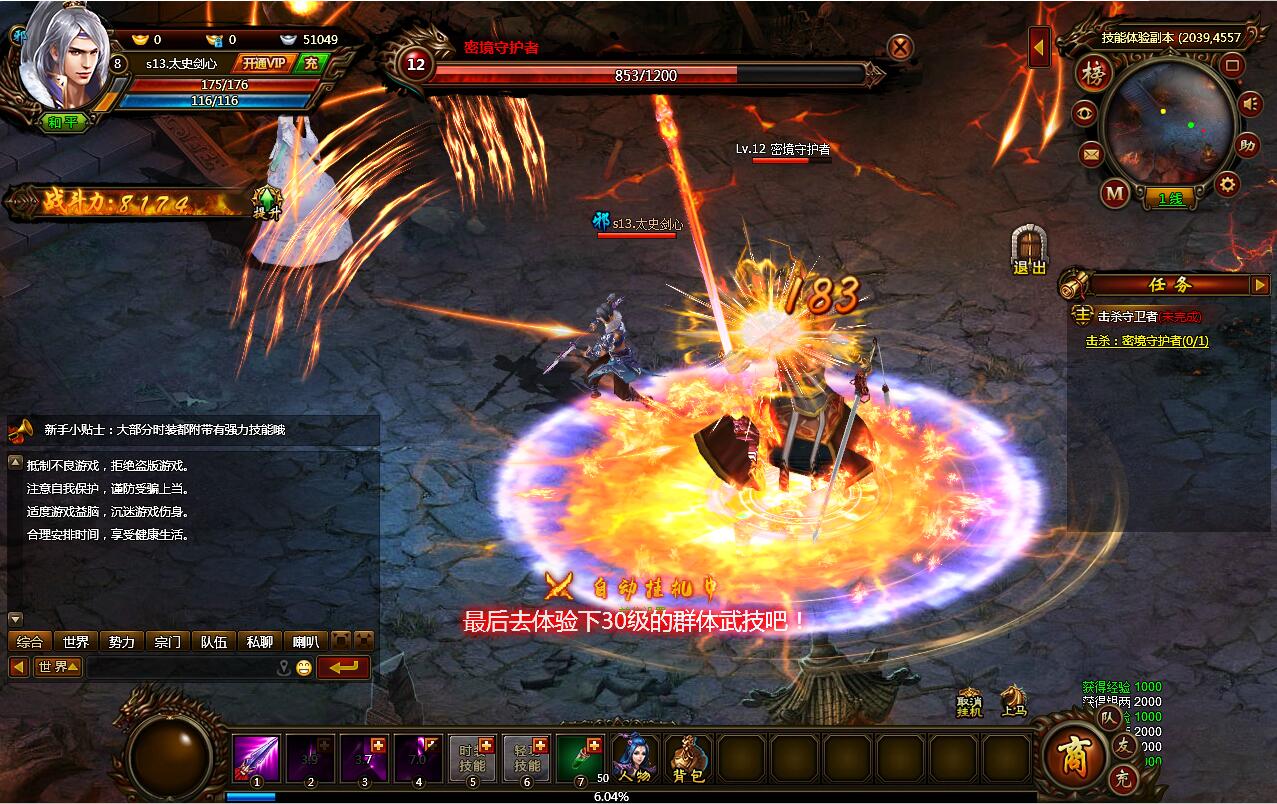Open the mail envelope icon
Viewport: 1277px width, 804px height.
pos(1090,154)
